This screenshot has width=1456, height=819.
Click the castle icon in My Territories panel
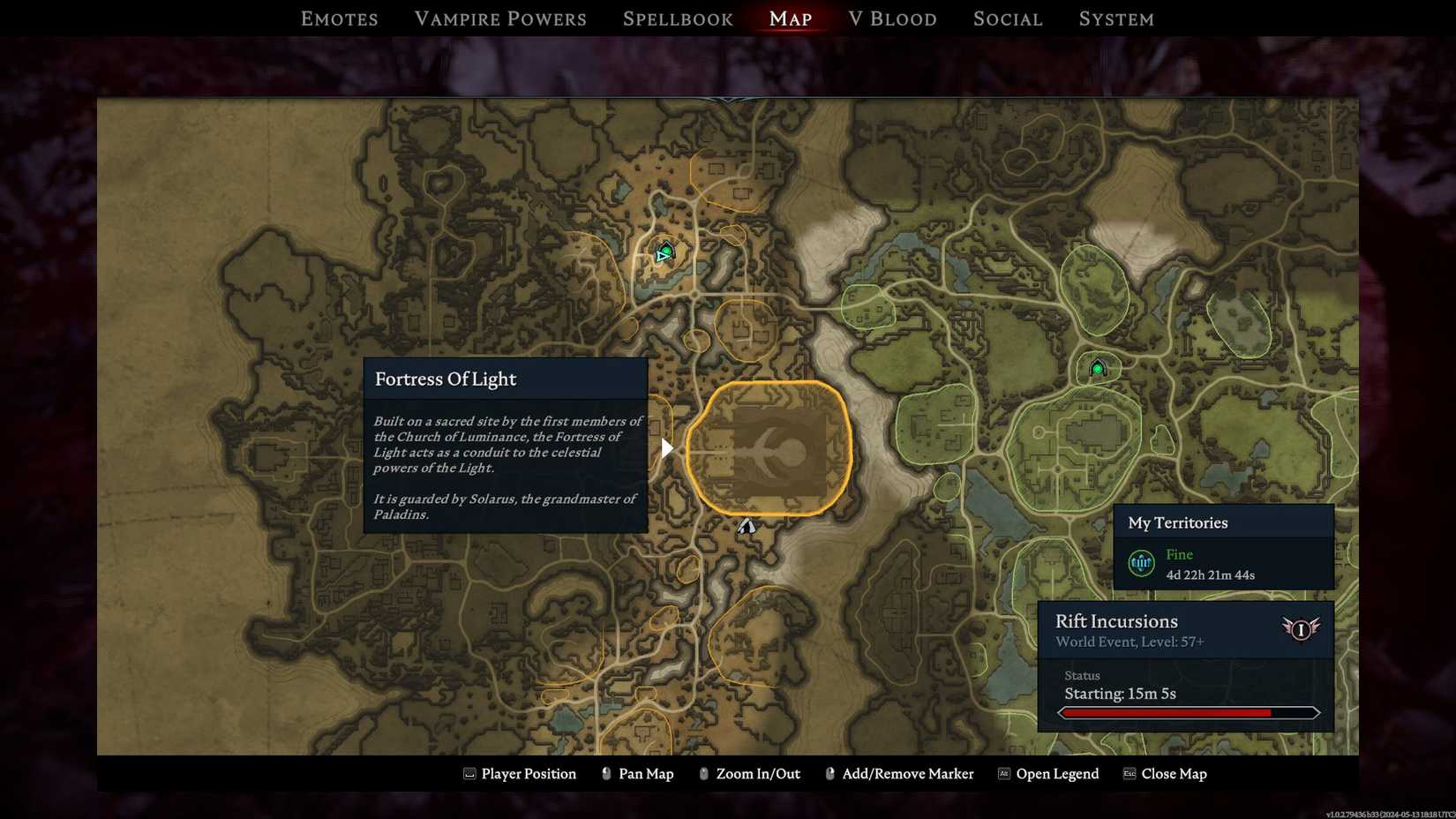click(x=1141, y=563)
